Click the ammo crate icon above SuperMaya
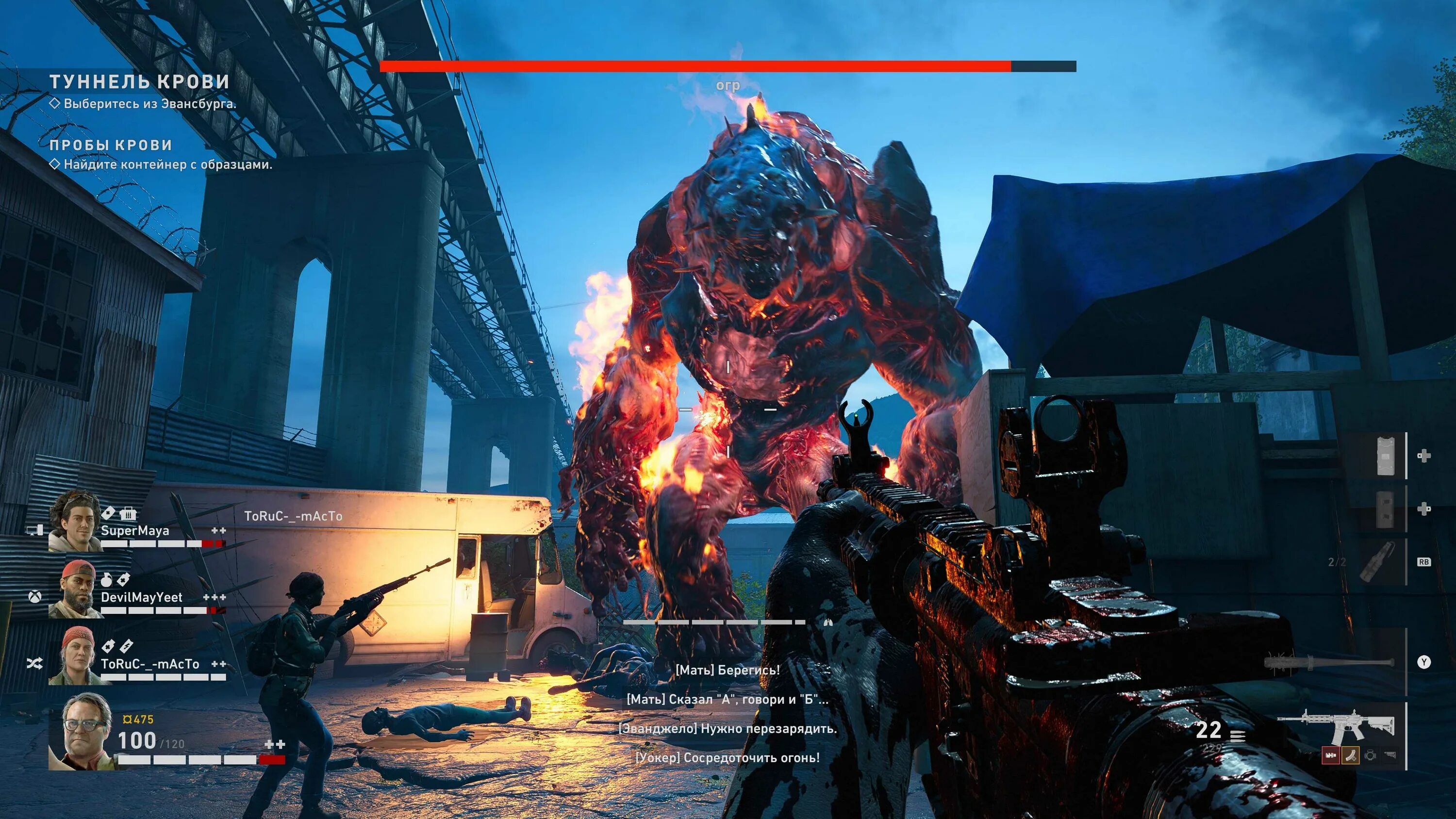1456x819 pixels. click(x=129, y=513)
